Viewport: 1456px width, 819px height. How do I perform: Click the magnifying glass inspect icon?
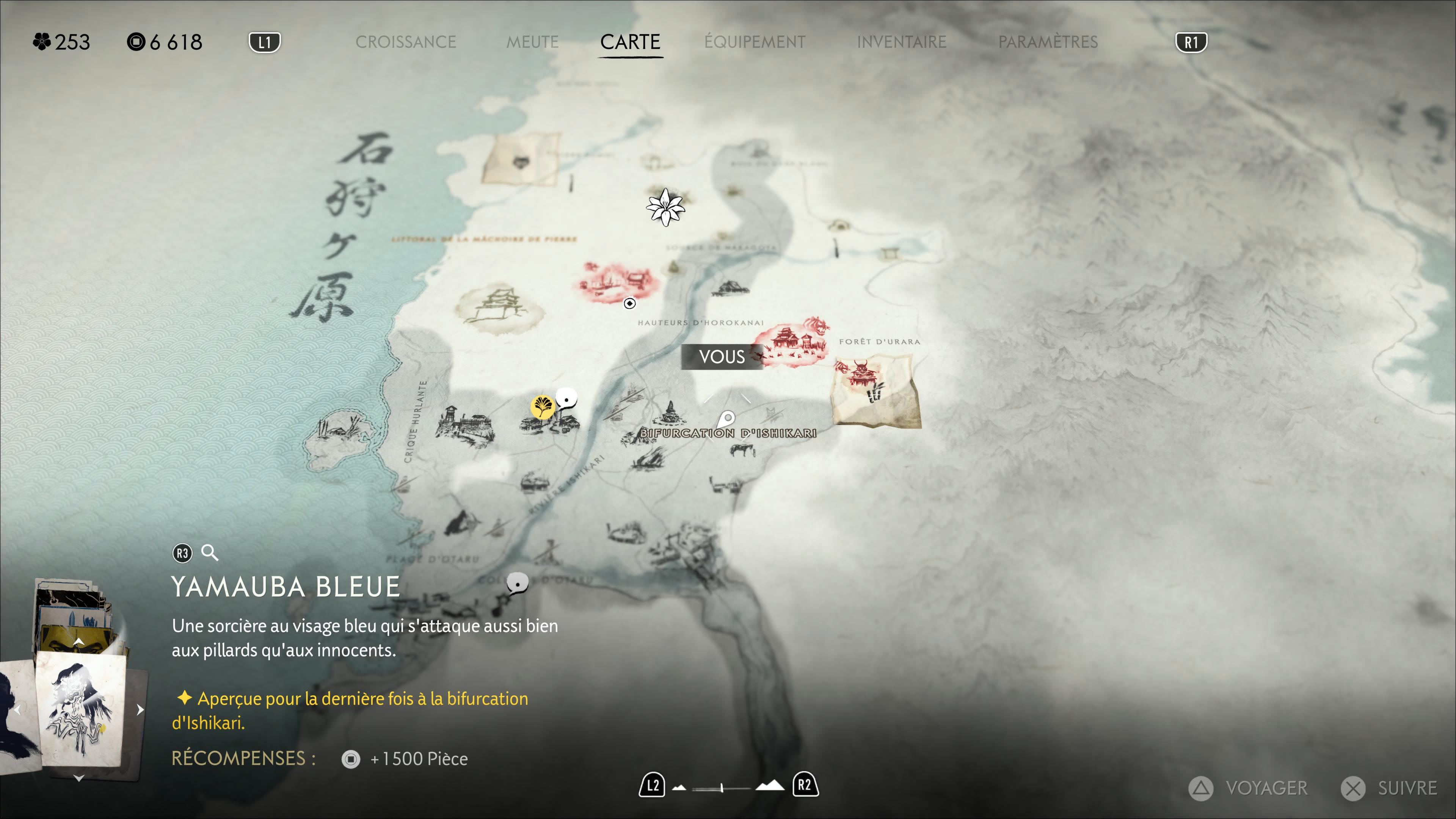210,552
